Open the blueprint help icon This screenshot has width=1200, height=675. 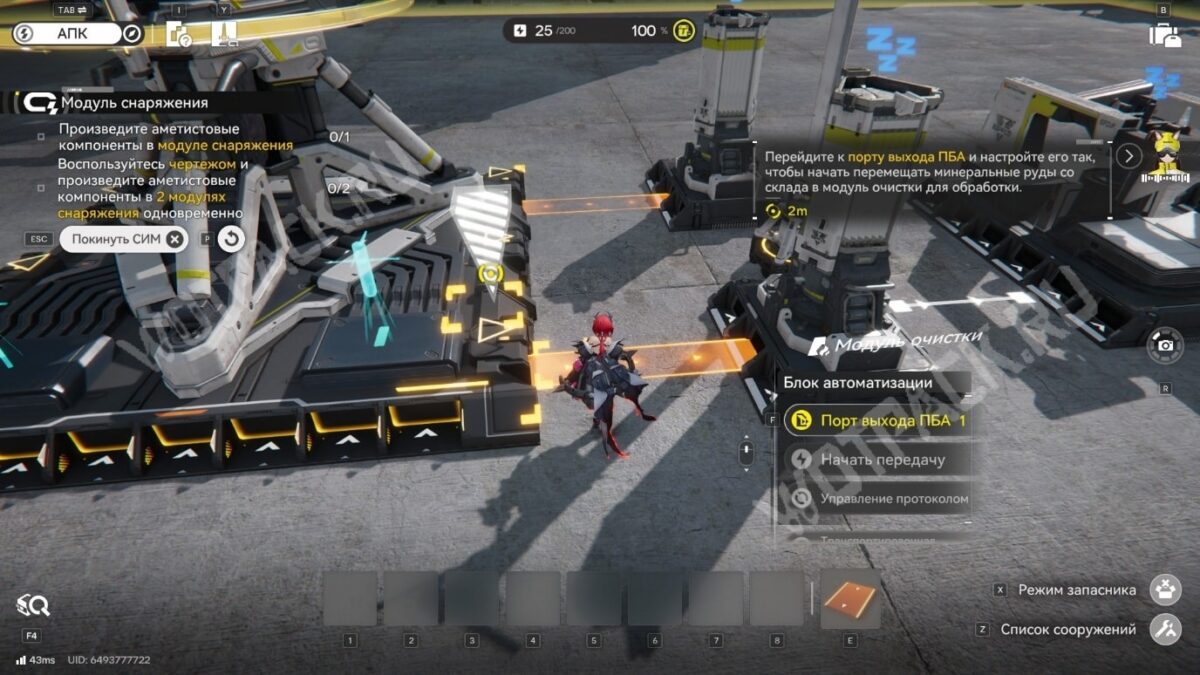180,34
